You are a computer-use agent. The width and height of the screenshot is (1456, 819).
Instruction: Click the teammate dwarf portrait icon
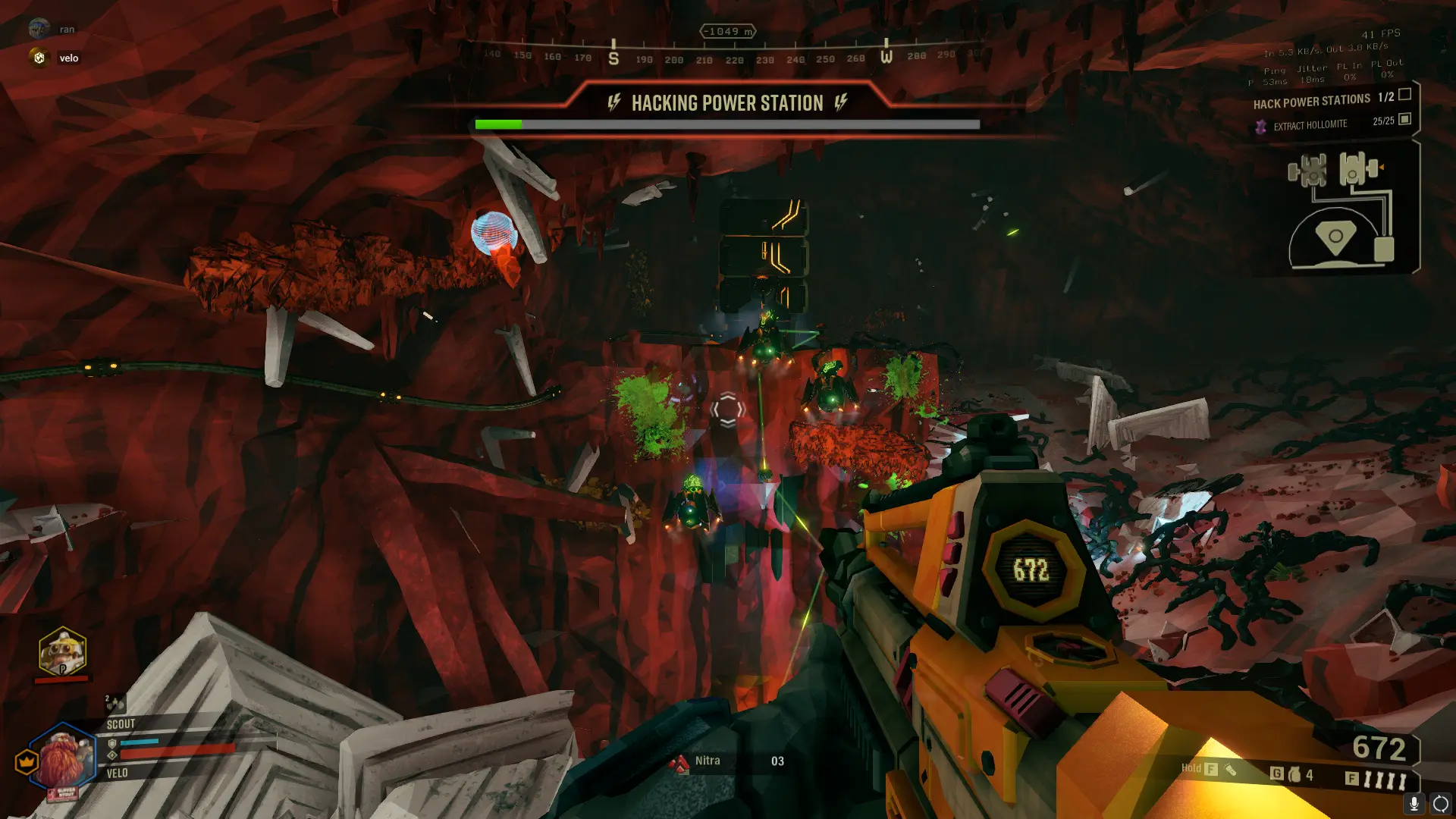pyautogui.click(x=62, y=652)
